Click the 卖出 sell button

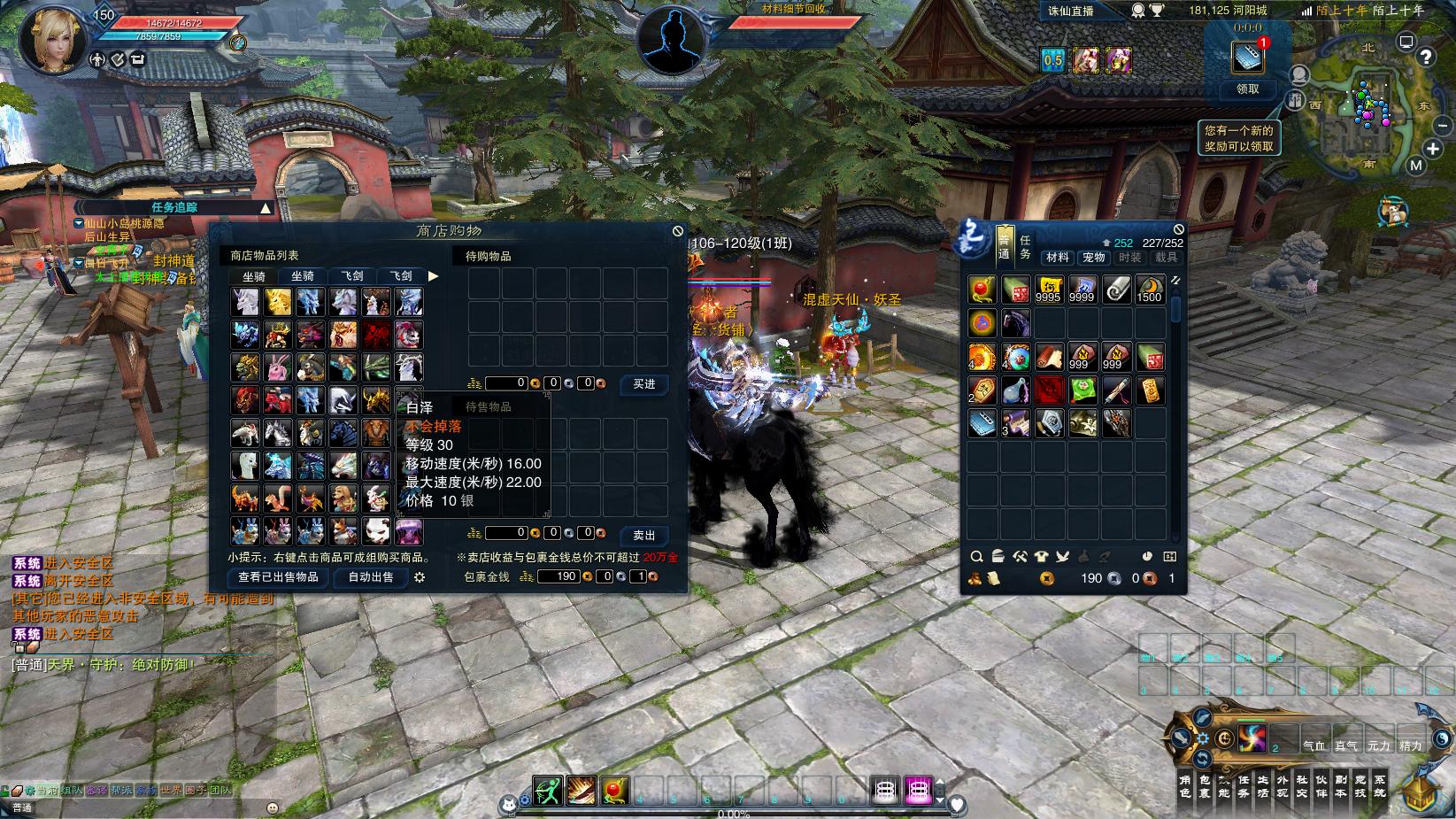643,536
